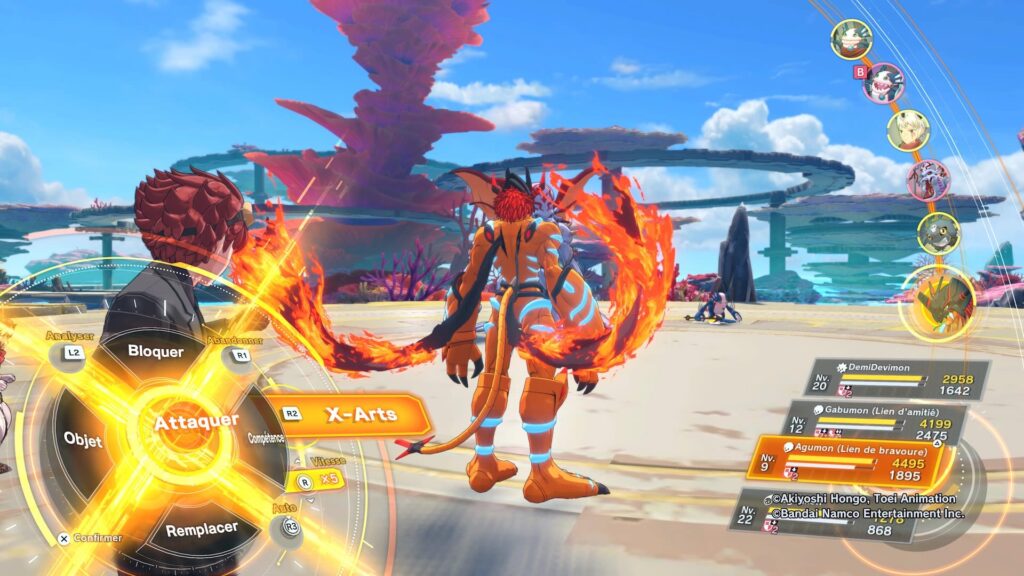The image size is (1024, 576).
Task: Toggle the Vitesse x5 battle speed
Action: coord(316,480)
